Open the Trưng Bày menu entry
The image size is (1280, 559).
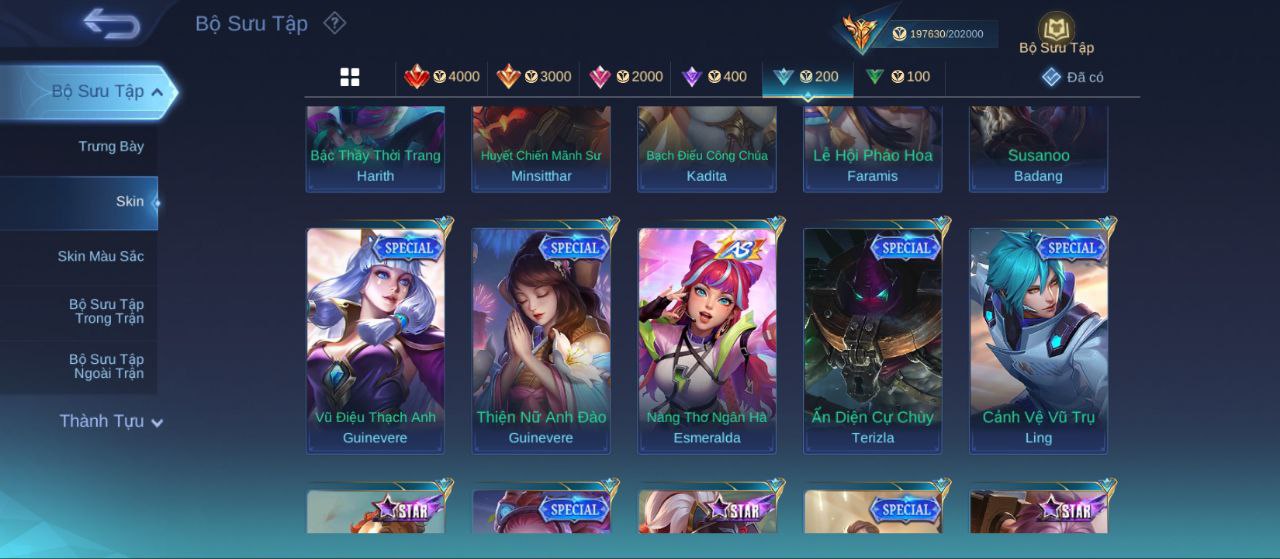tap(110, 147)
